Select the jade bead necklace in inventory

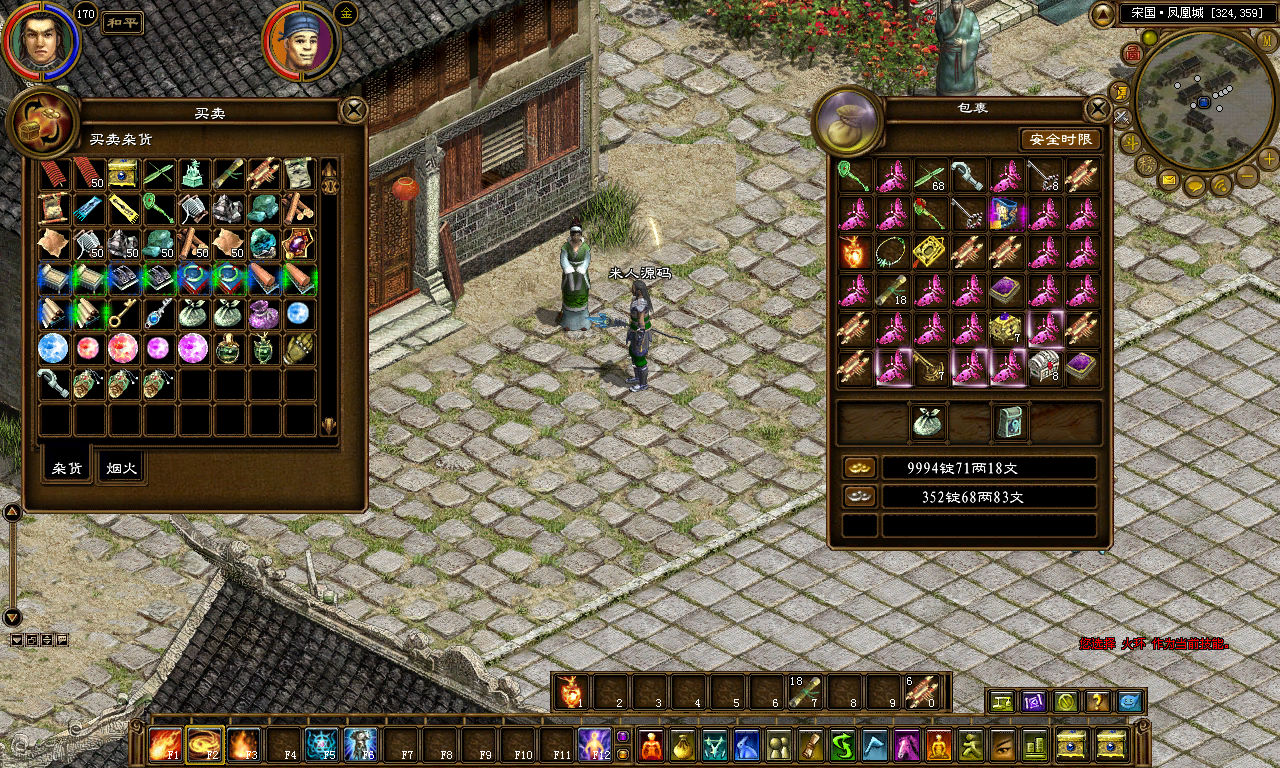click(891, 251)
